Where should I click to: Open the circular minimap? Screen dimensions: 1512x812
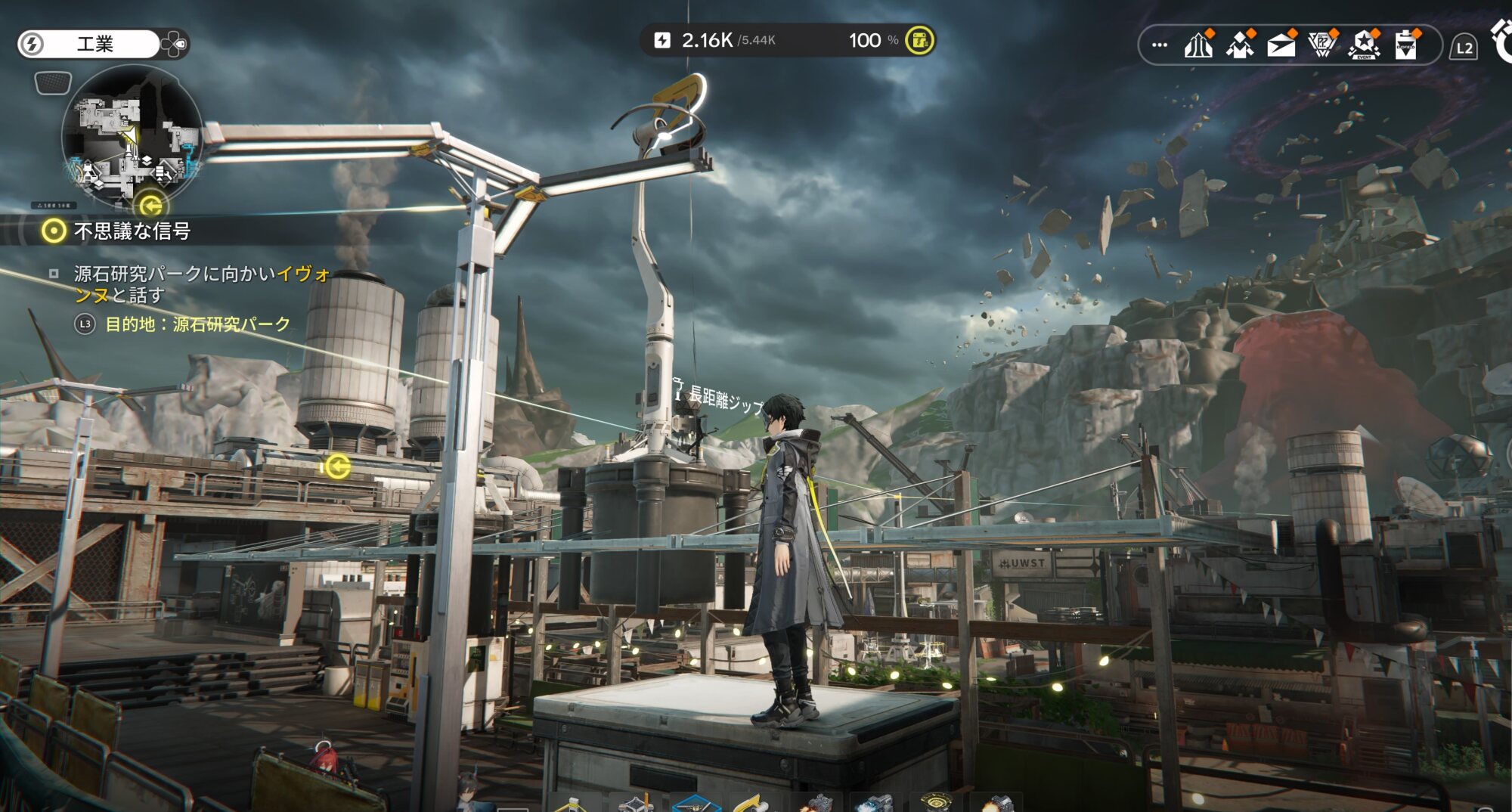tap(132, 136)
